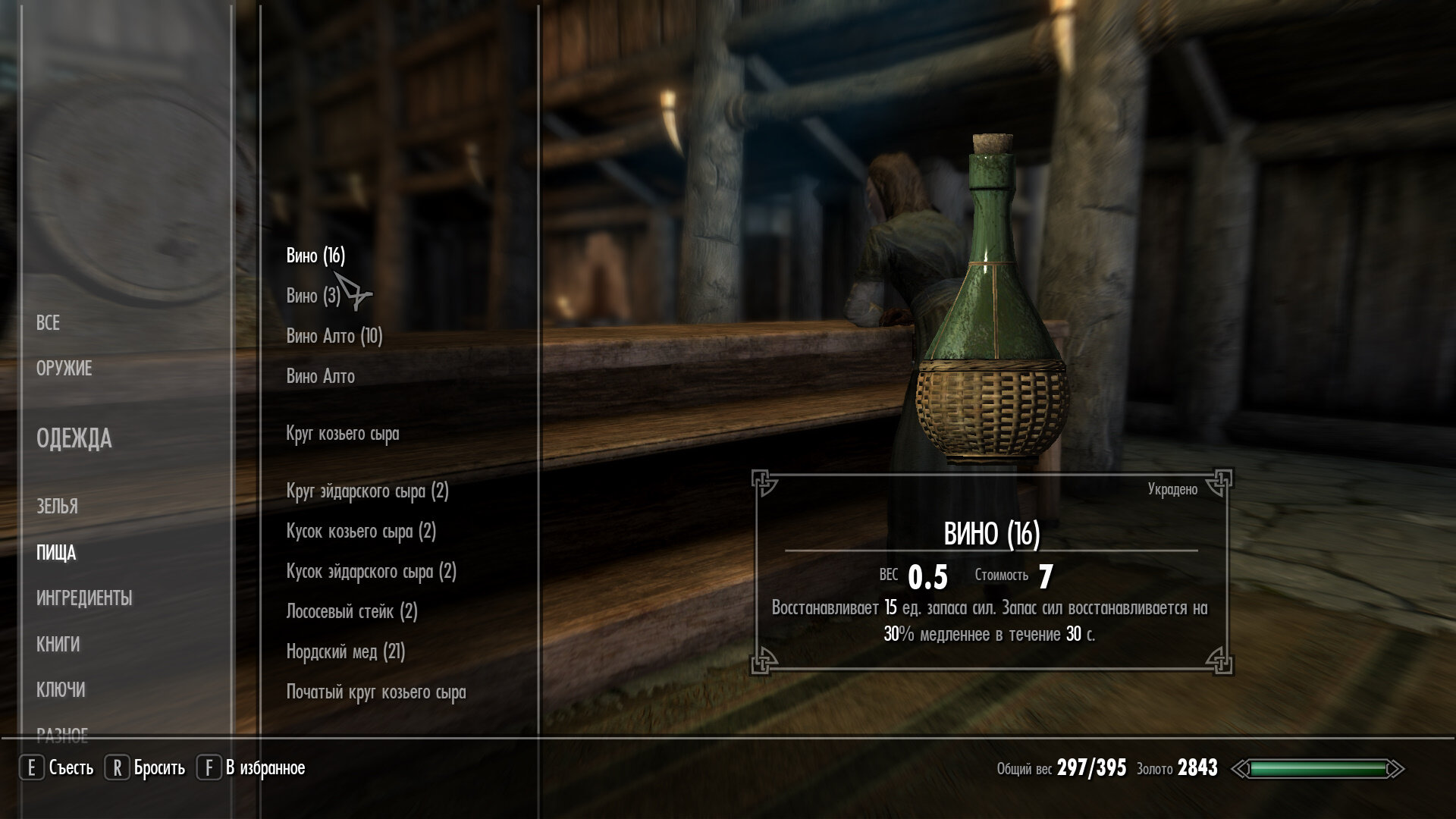Select Кусок эйдарского сыра (2)
The width and height of the screenshot is (1456, 819).
[x=371, y=572]
